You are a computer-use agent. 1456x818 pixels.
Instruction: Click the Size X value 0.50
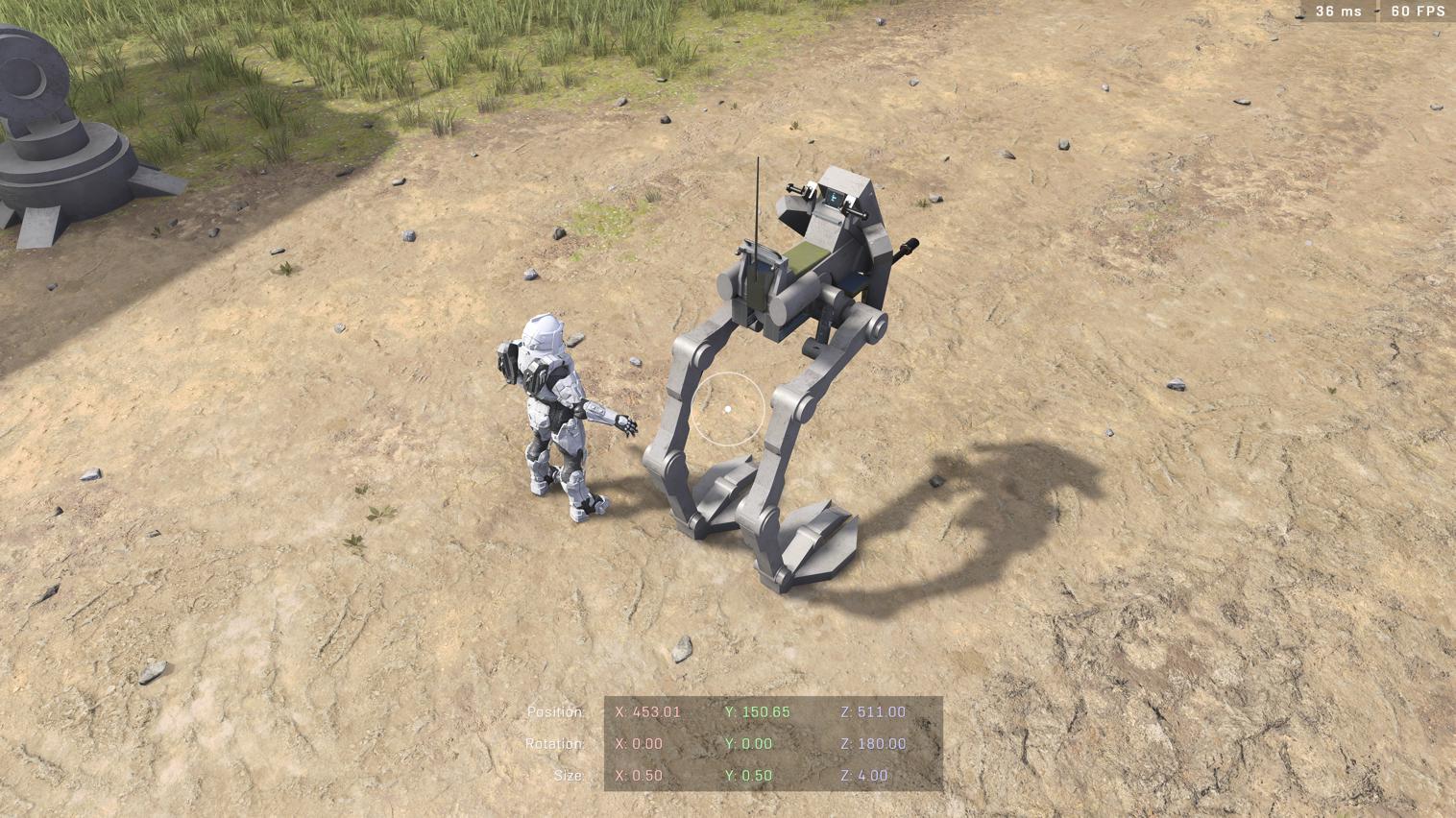(642, 775)
